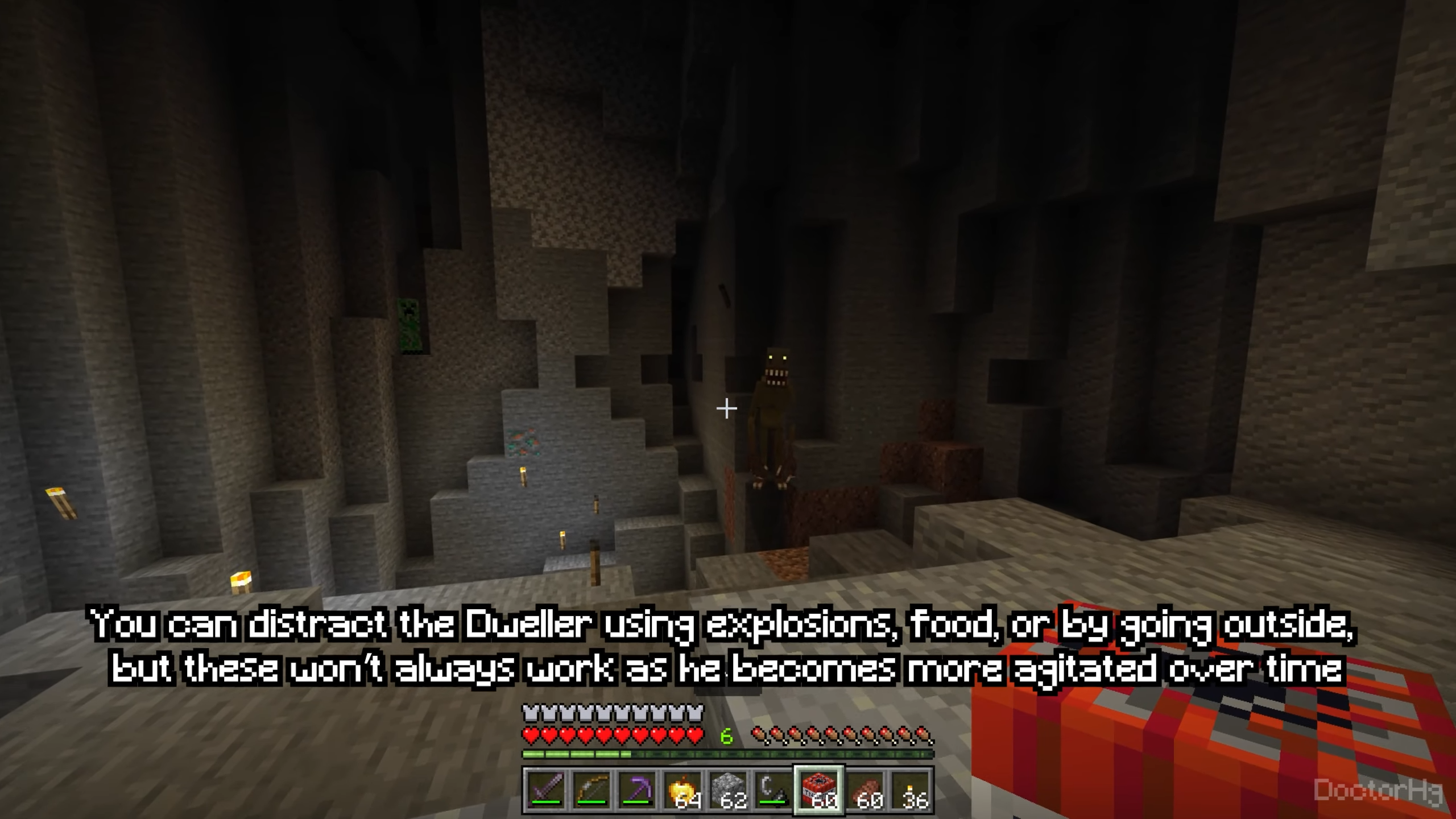Choose the bow in the hotbar

(x=591, y=790)
